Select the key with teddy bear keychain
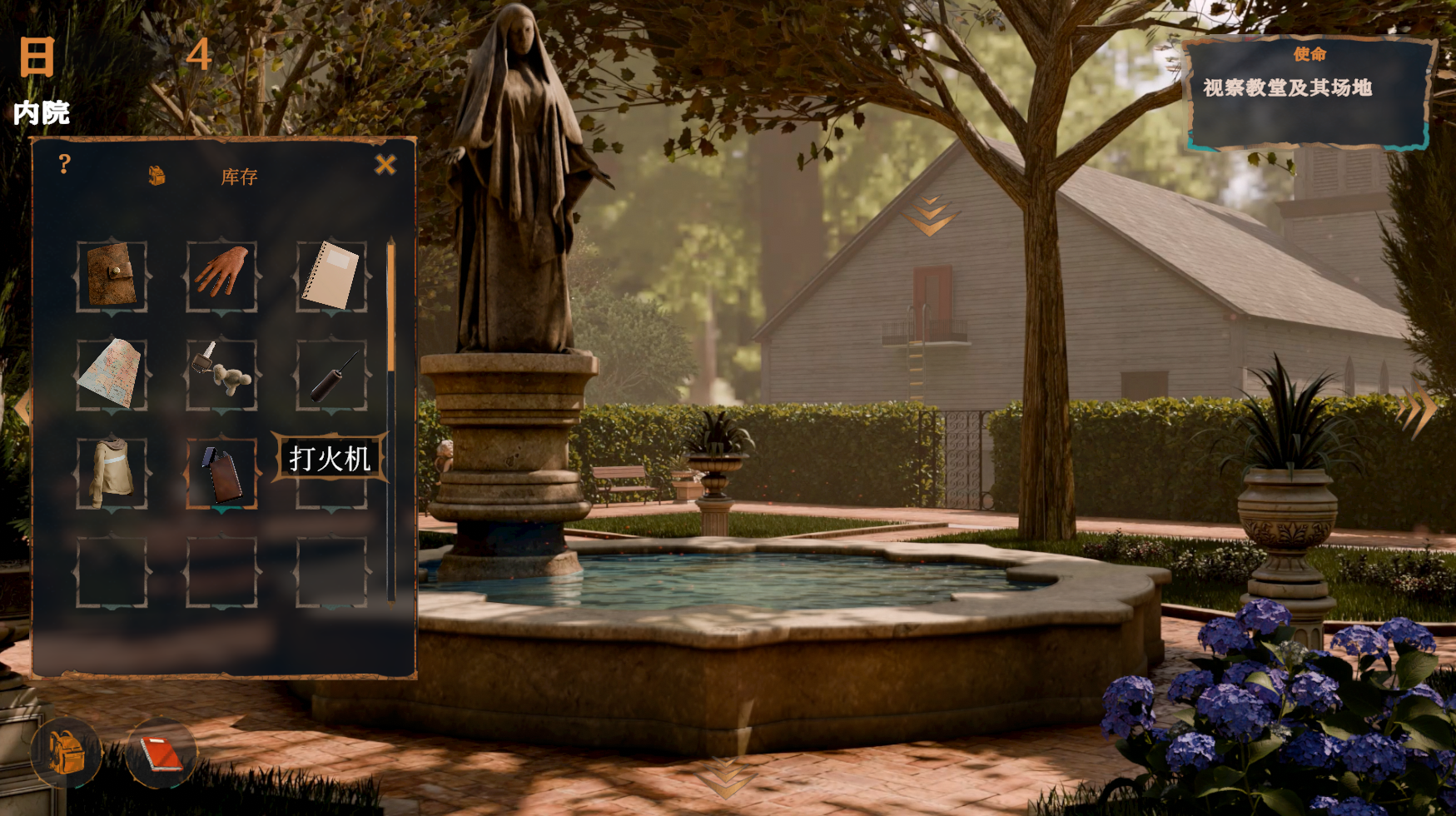Screen dimensions: 1456x816 point(221,374)
